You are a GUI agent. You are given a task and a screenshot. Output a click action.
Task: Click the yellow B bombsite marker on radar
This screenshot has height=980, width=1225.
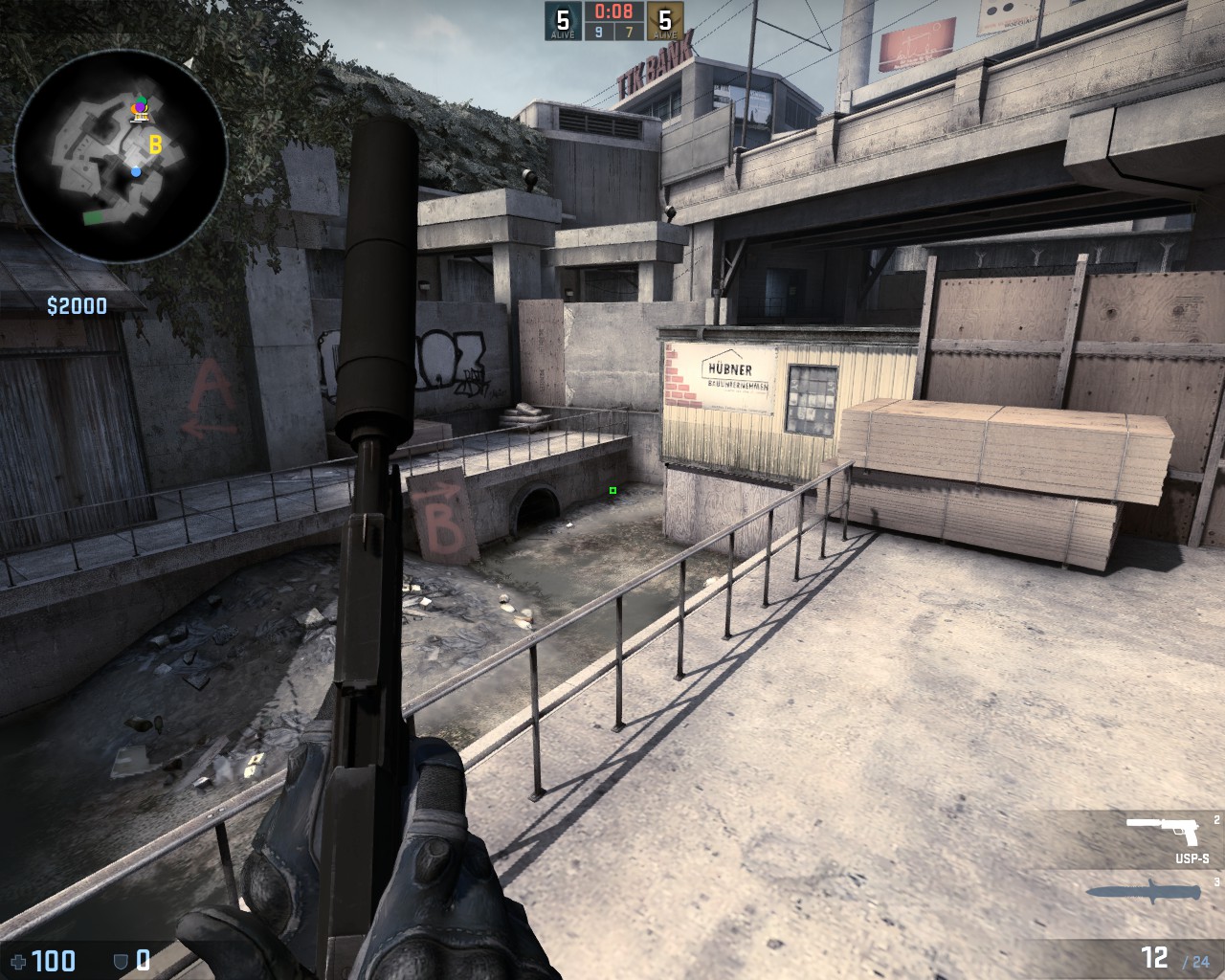click(155, 145)
